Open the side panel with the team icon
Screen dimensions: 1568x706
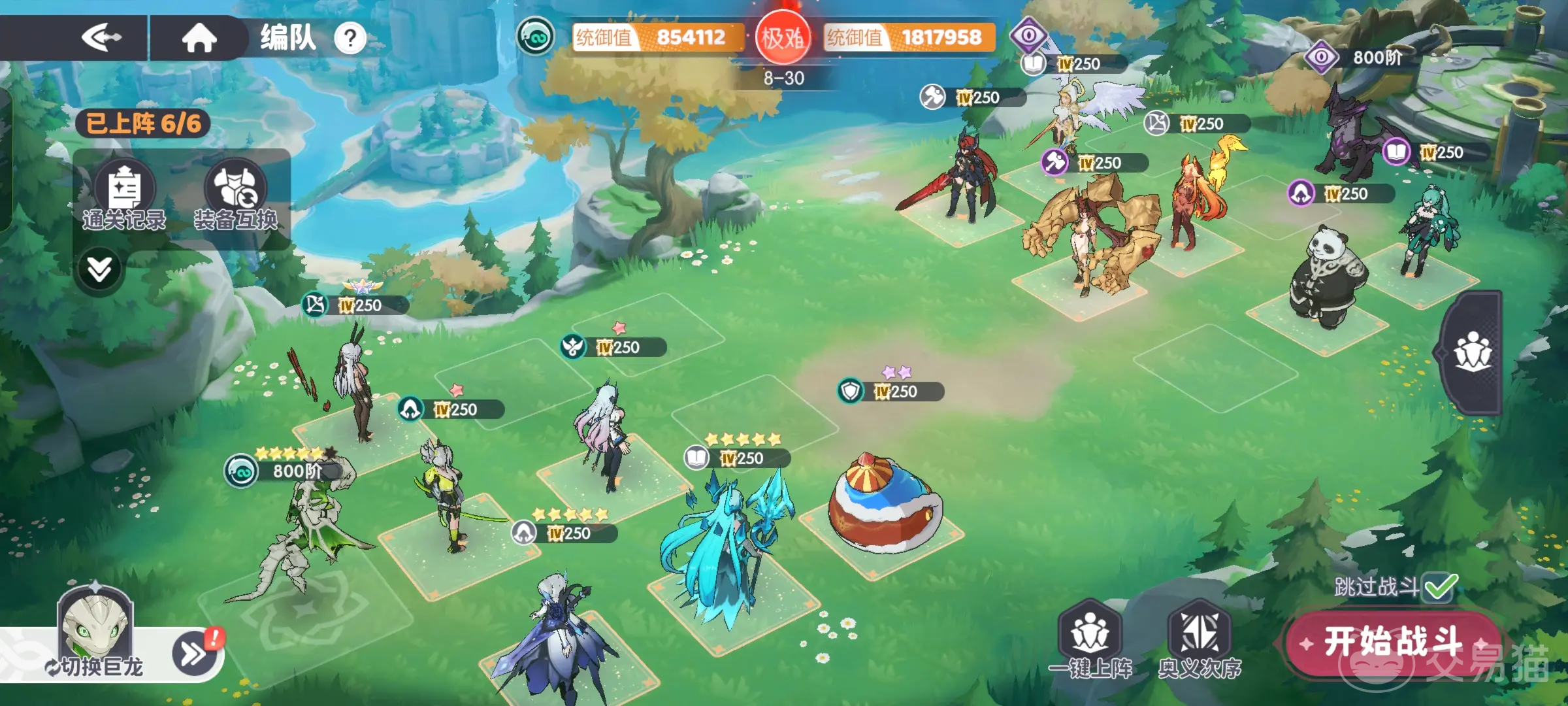[1473, 353]
